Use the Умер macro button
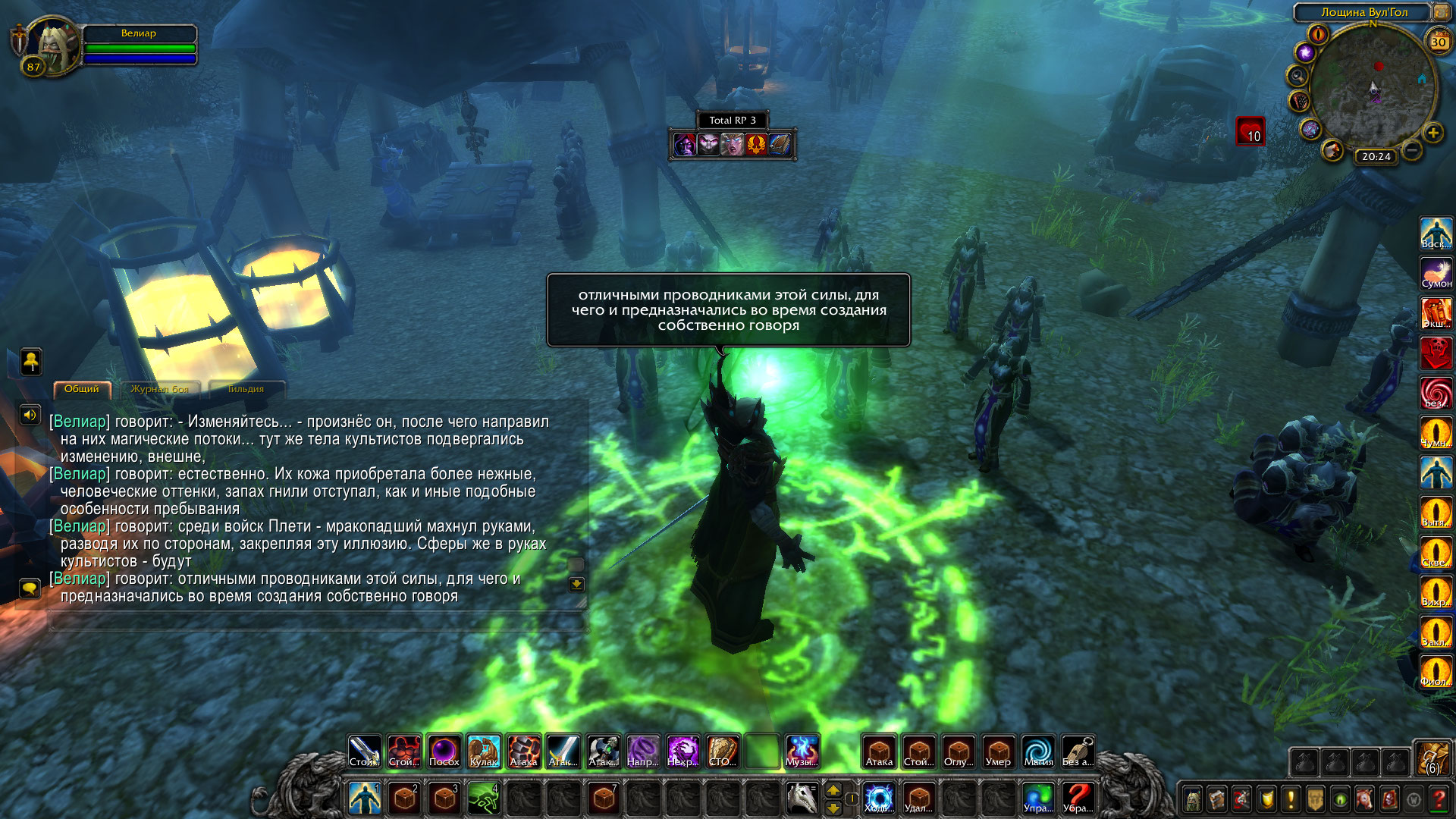Viewport: 1456px width, 819px height. [998, 752]
